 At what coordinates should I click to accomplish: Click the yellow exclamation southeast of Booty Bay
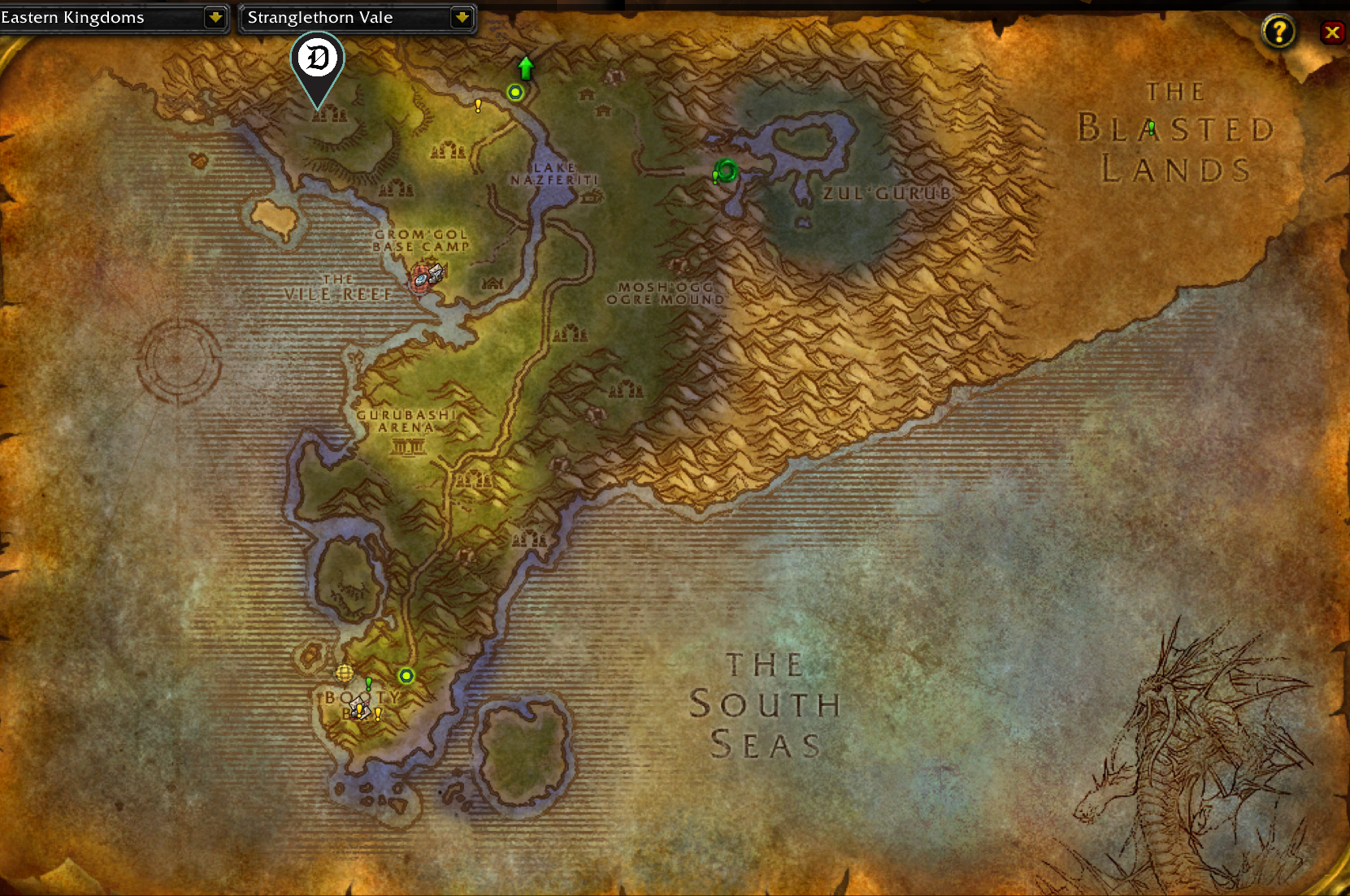(x=378, y=713)
